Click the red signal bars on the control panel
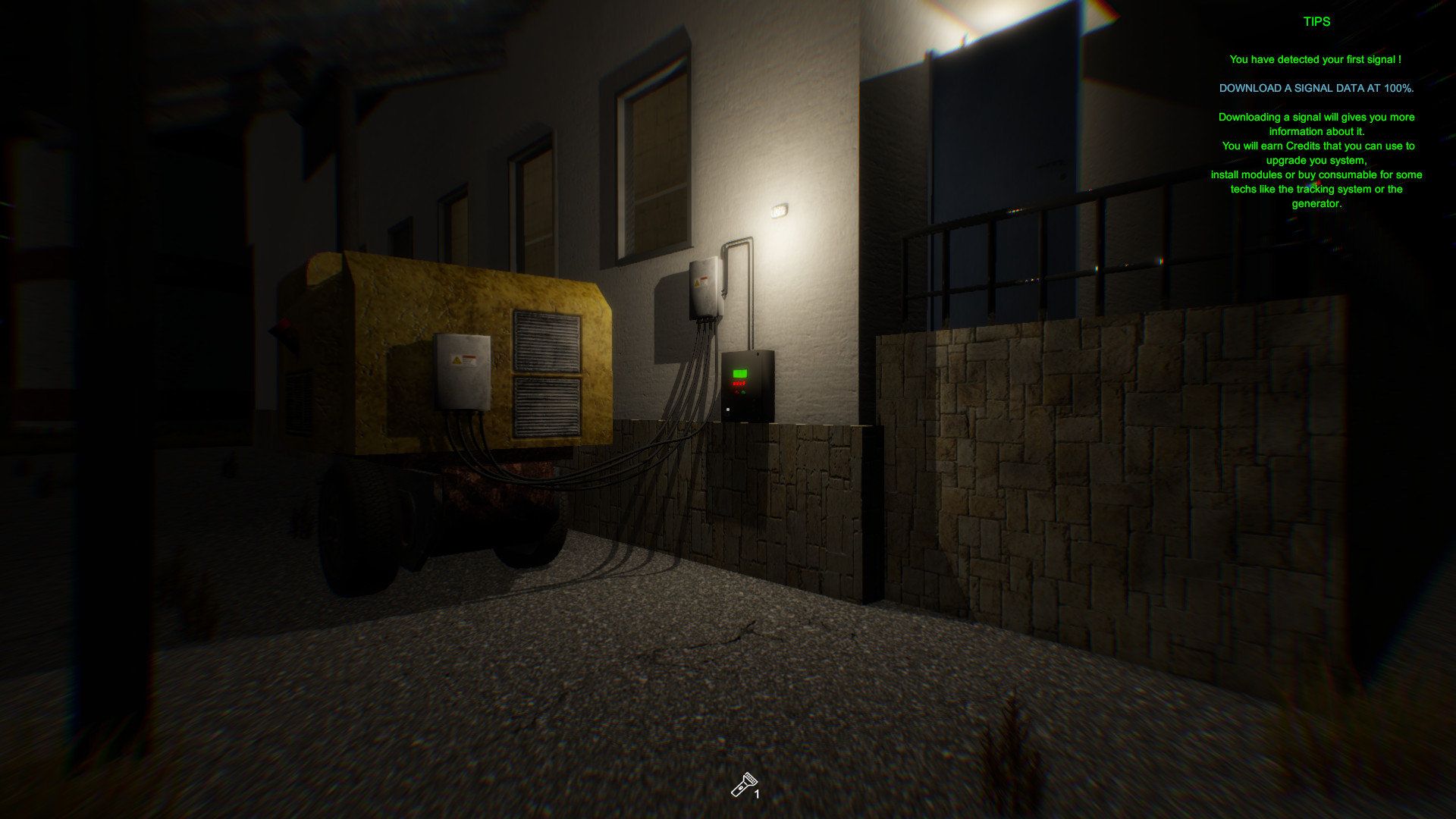The width and height of the screenshot is (1456, 819). [x=739, y=383]
